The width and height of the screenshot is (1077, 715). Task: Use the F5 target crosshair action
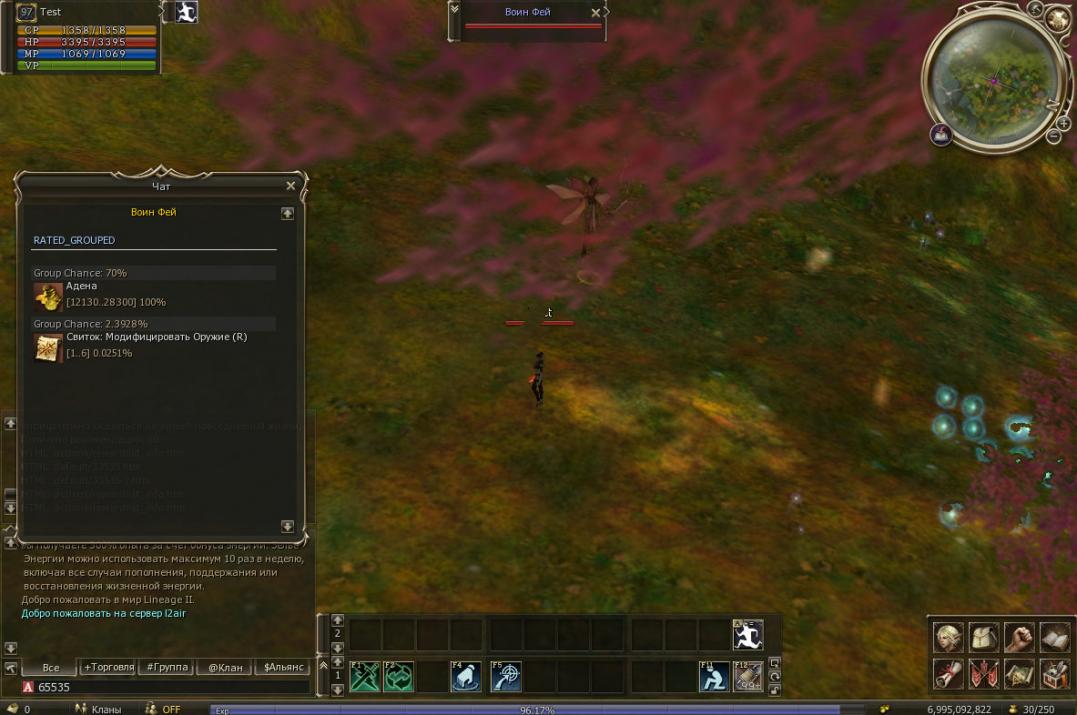(506, 677)
